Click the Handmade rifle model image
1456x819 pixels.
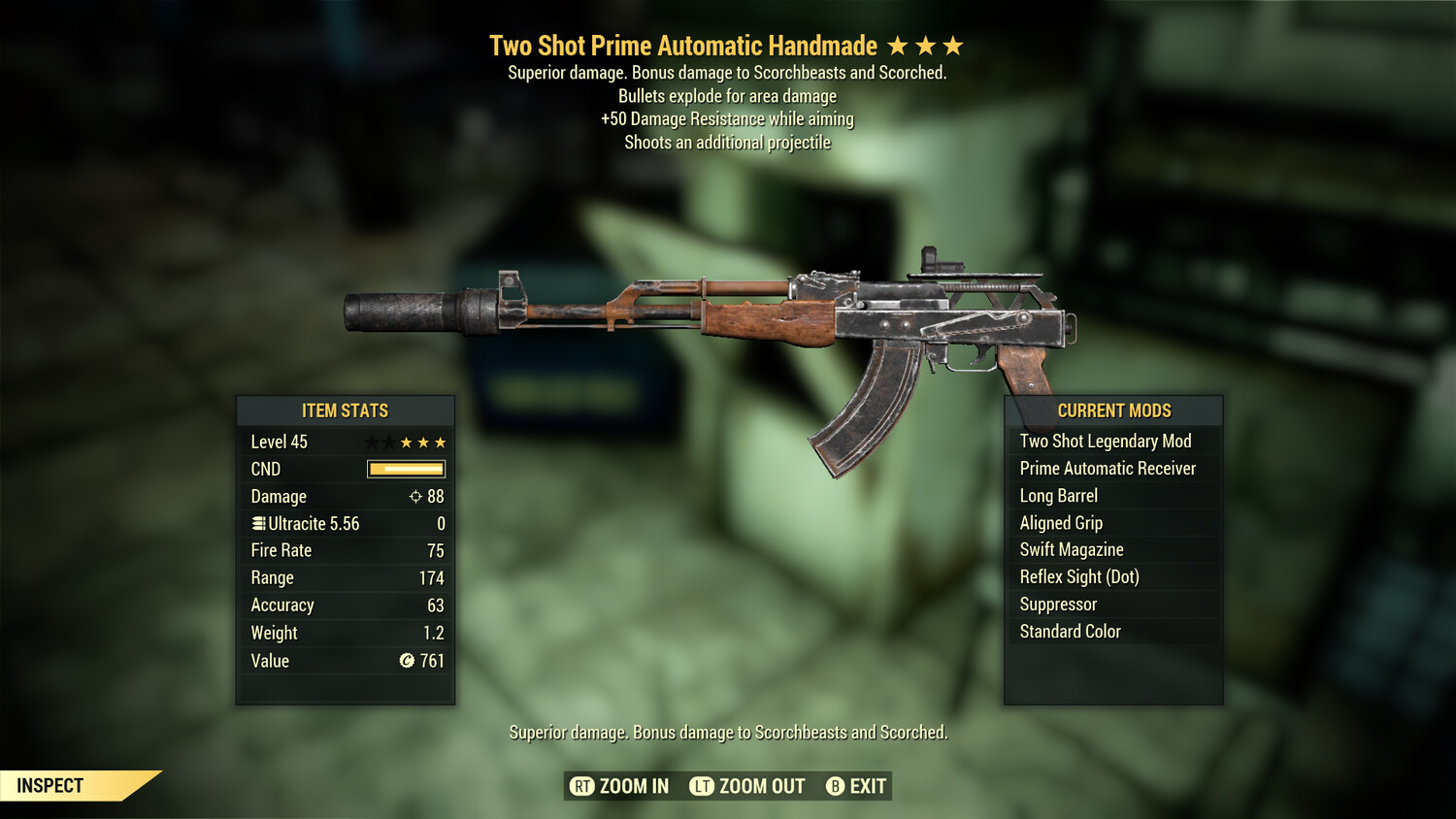tap(709, 311)
